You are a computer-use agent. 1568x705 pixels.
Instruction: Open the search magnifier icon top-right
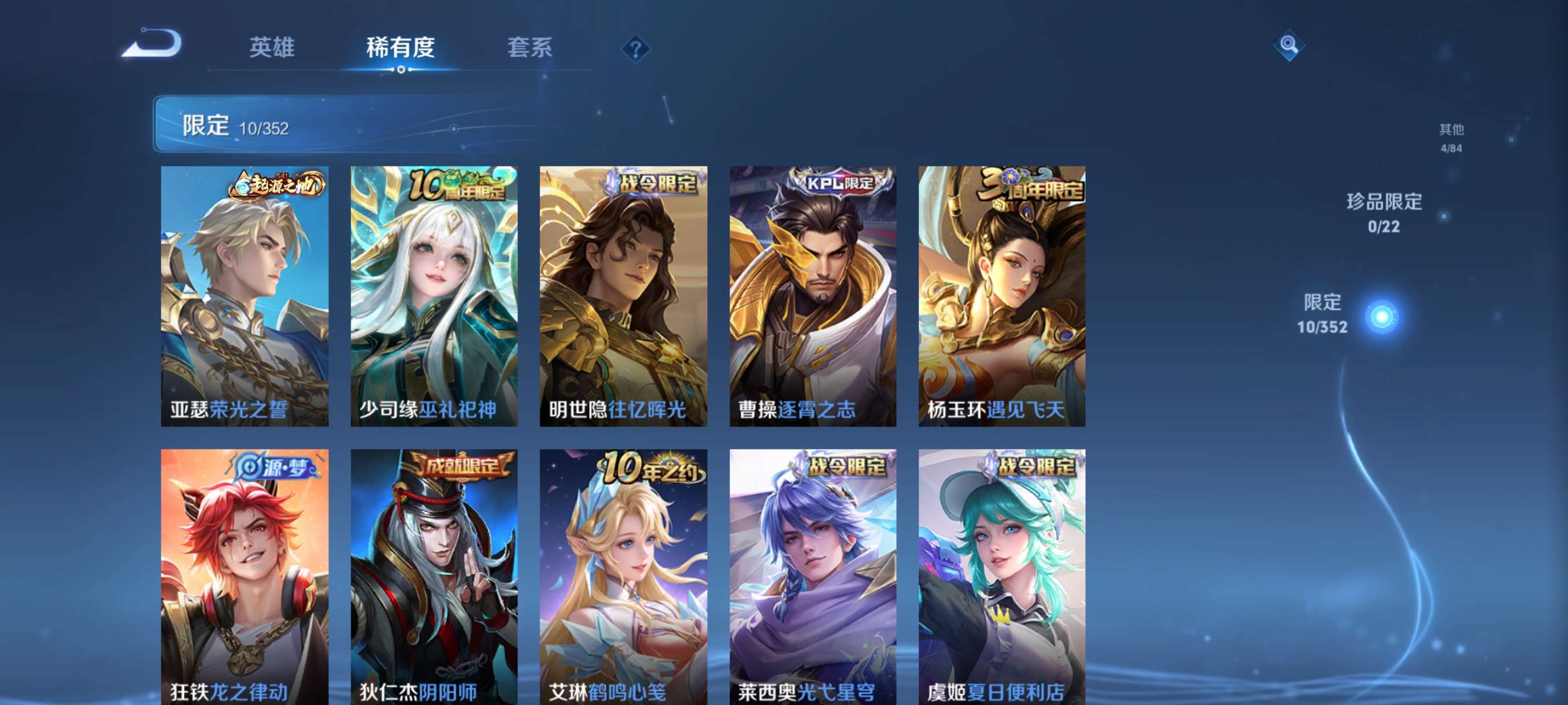(x=1290, y=46)
